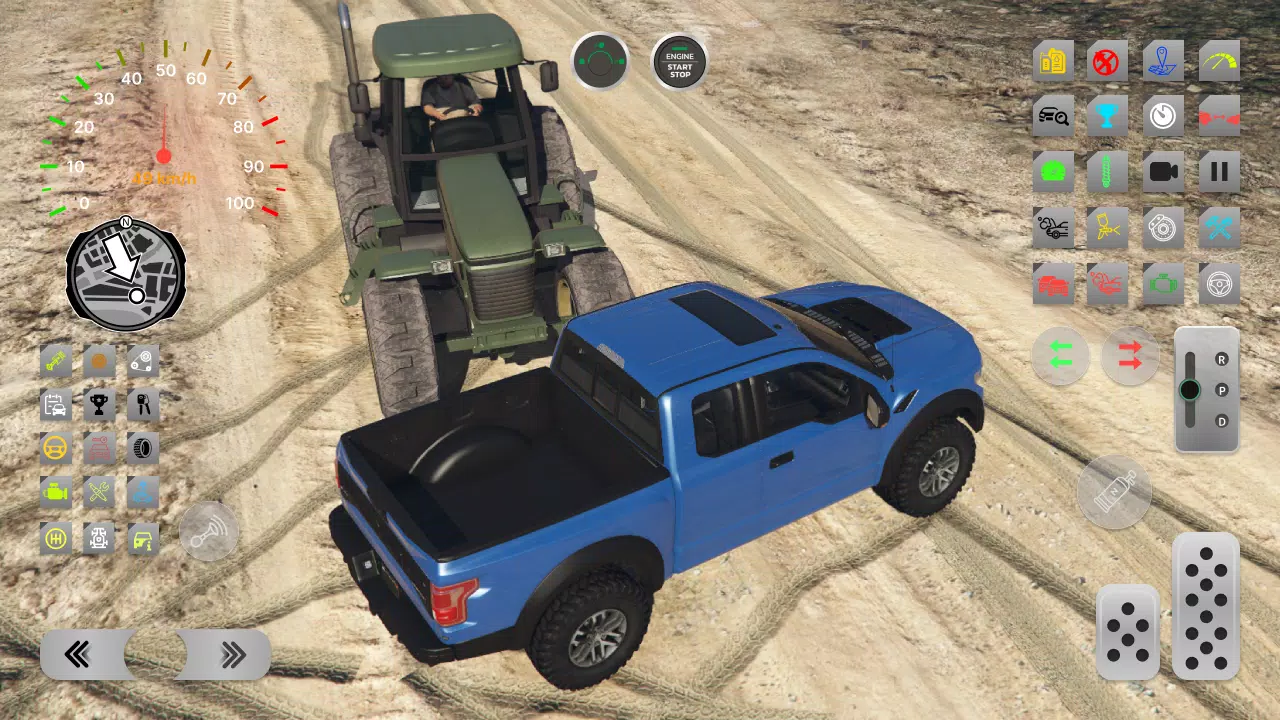The width and height of the screenshot is (1280, 720).
Task: Select the yellow steering wheel icon
Action: (x=56, y=448)
